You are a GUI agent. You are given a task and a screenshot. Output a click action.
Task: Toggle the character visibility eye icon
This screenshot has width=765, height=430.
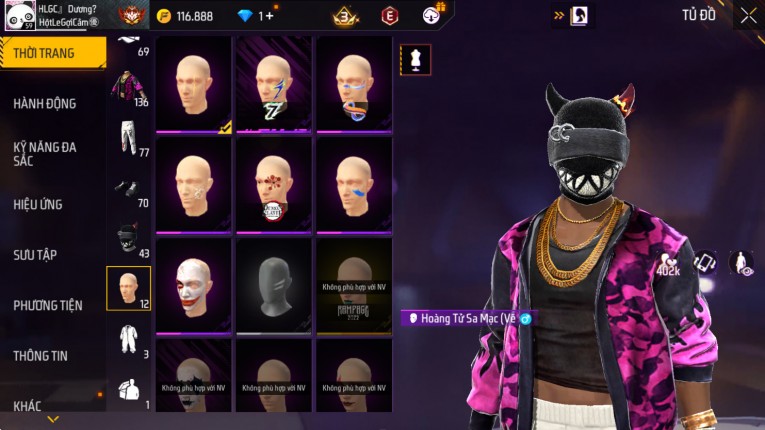tap(741, 263)
